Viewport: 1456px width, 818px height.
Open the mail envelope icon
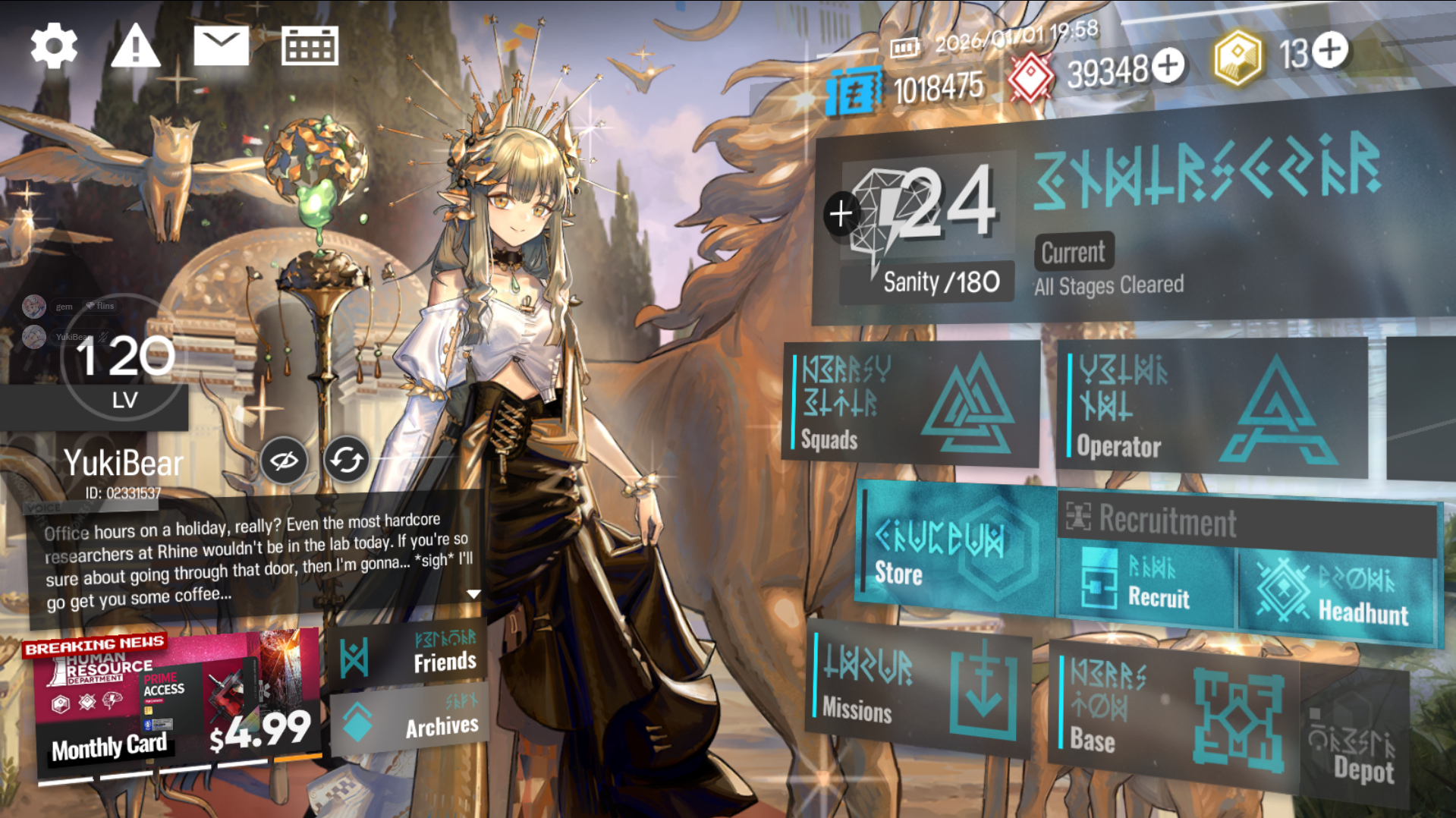point(221,45)
